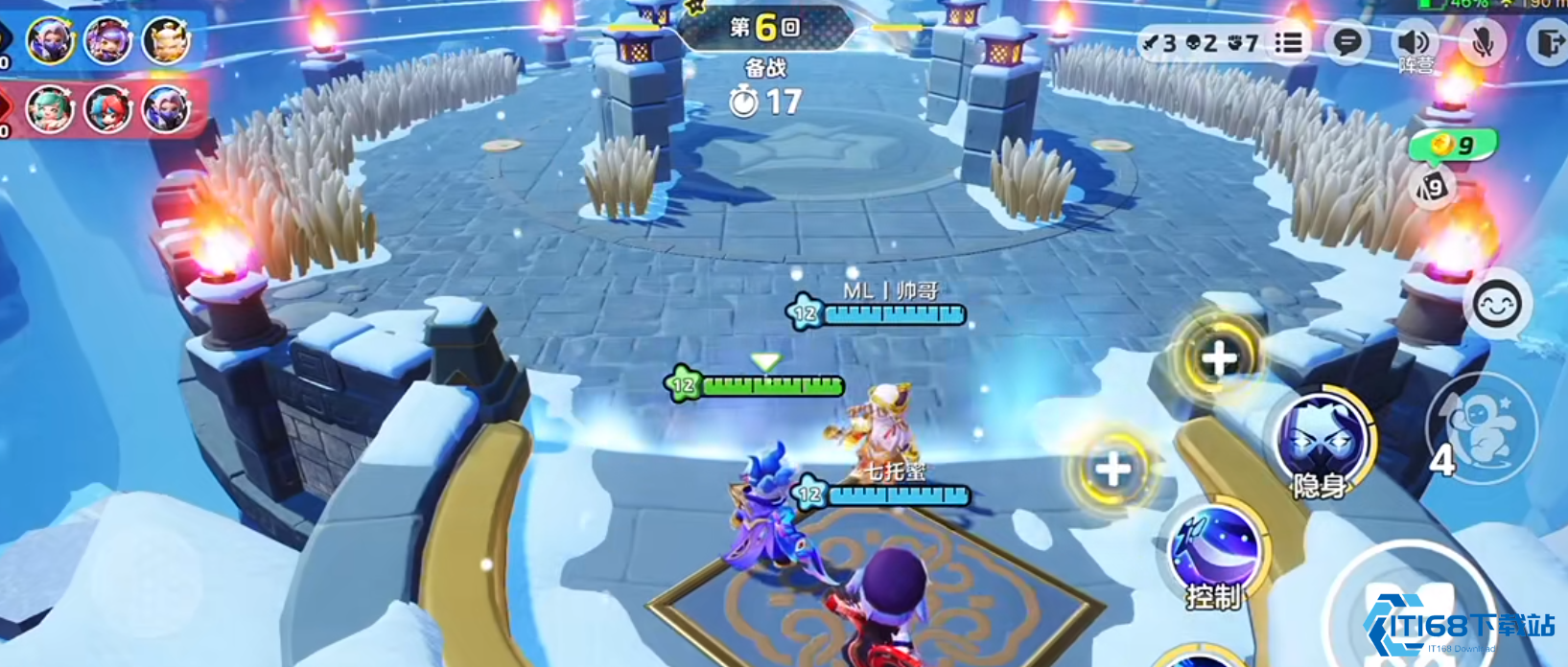Toggle the muted microphone button
Screen dimensions: 1568x667
[1483, 43]
